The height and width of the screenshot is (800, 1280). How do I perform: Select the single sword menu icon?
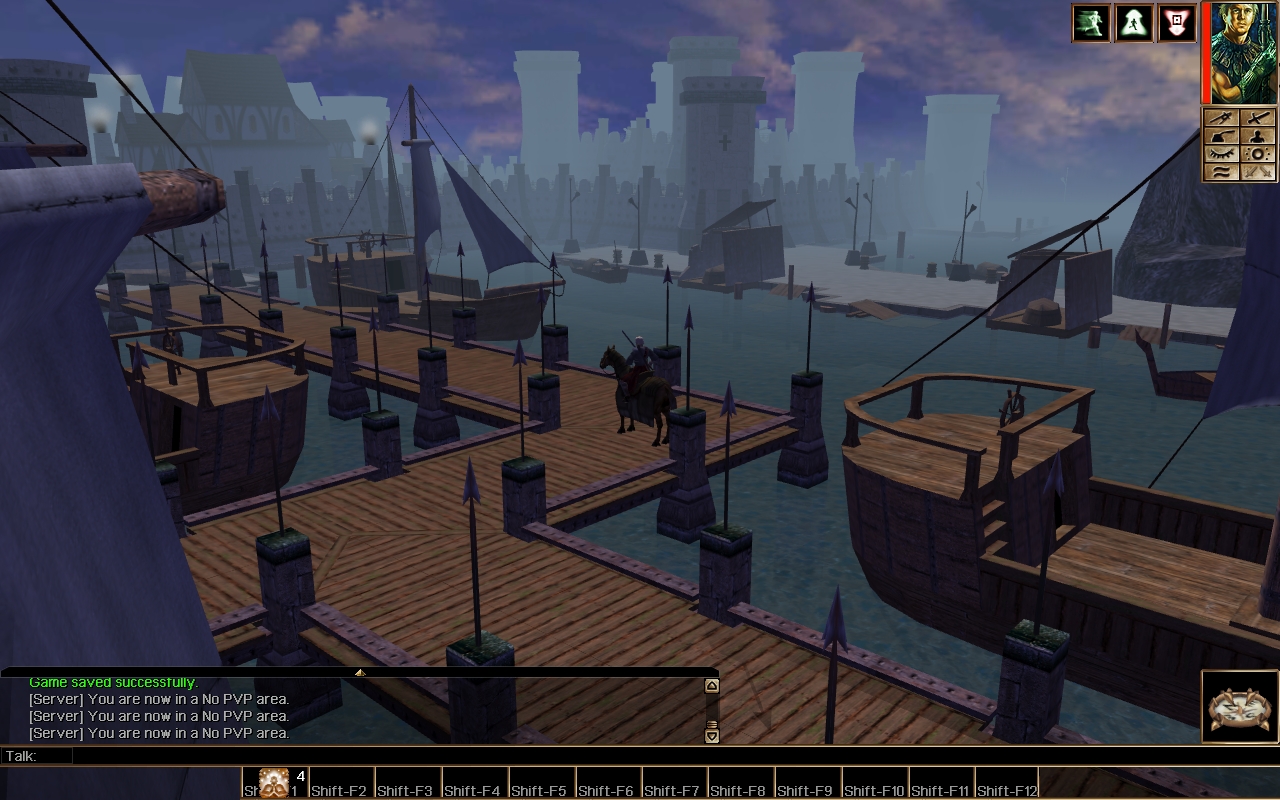click(1257, 118)
